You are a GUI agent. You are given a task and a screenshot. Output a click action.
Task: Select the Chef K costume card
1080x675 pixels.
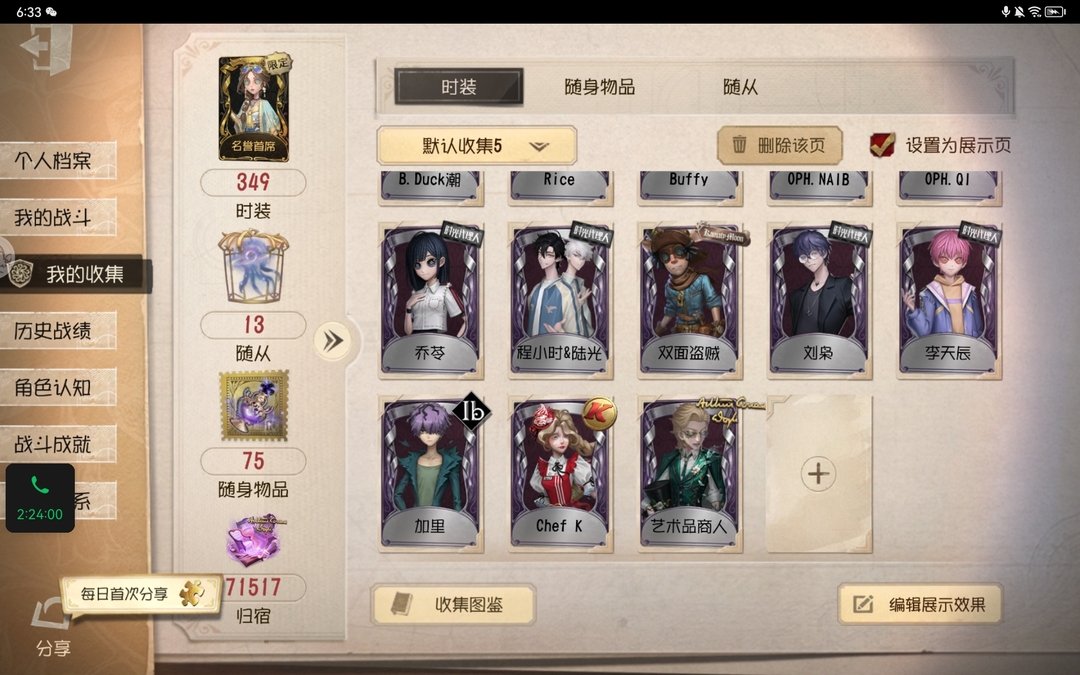560,472
